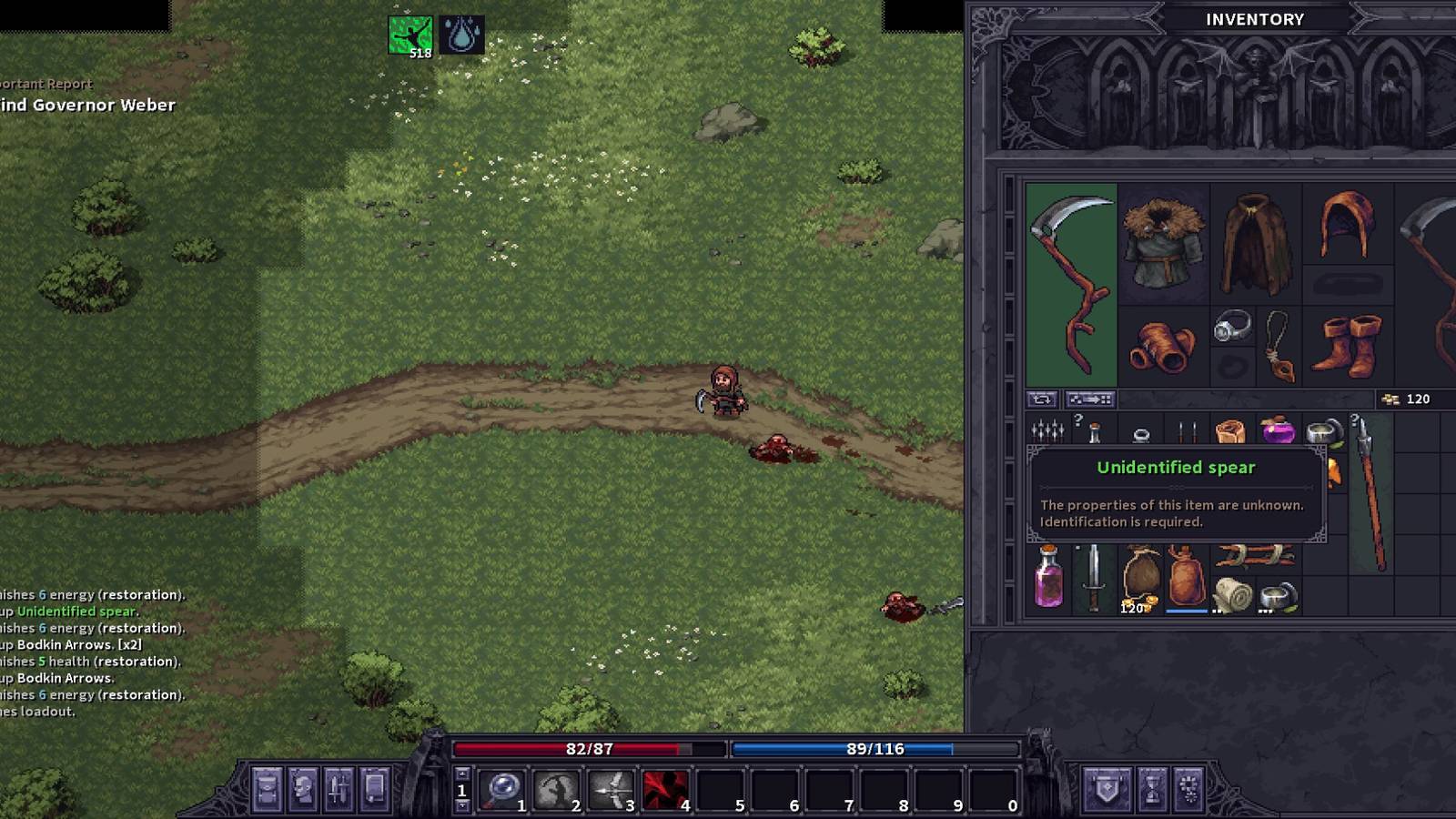Click the reputation banner shield icon
Screen dimensions: 1456x819
coord(1106,787)
